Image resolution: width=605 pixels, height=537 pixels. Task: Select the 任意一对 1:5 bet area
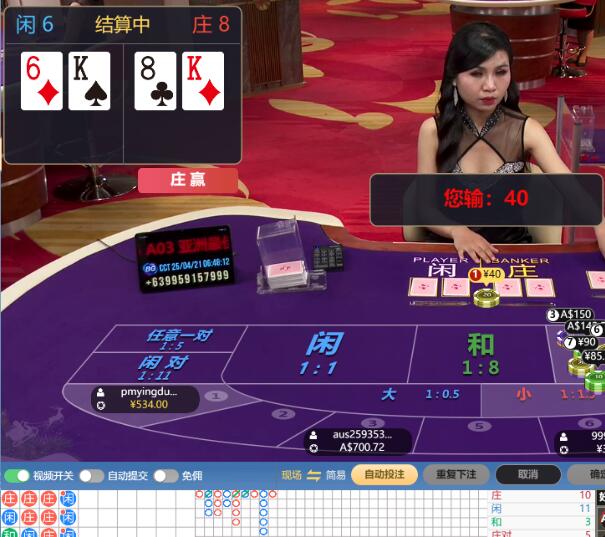tap(180, 339)
